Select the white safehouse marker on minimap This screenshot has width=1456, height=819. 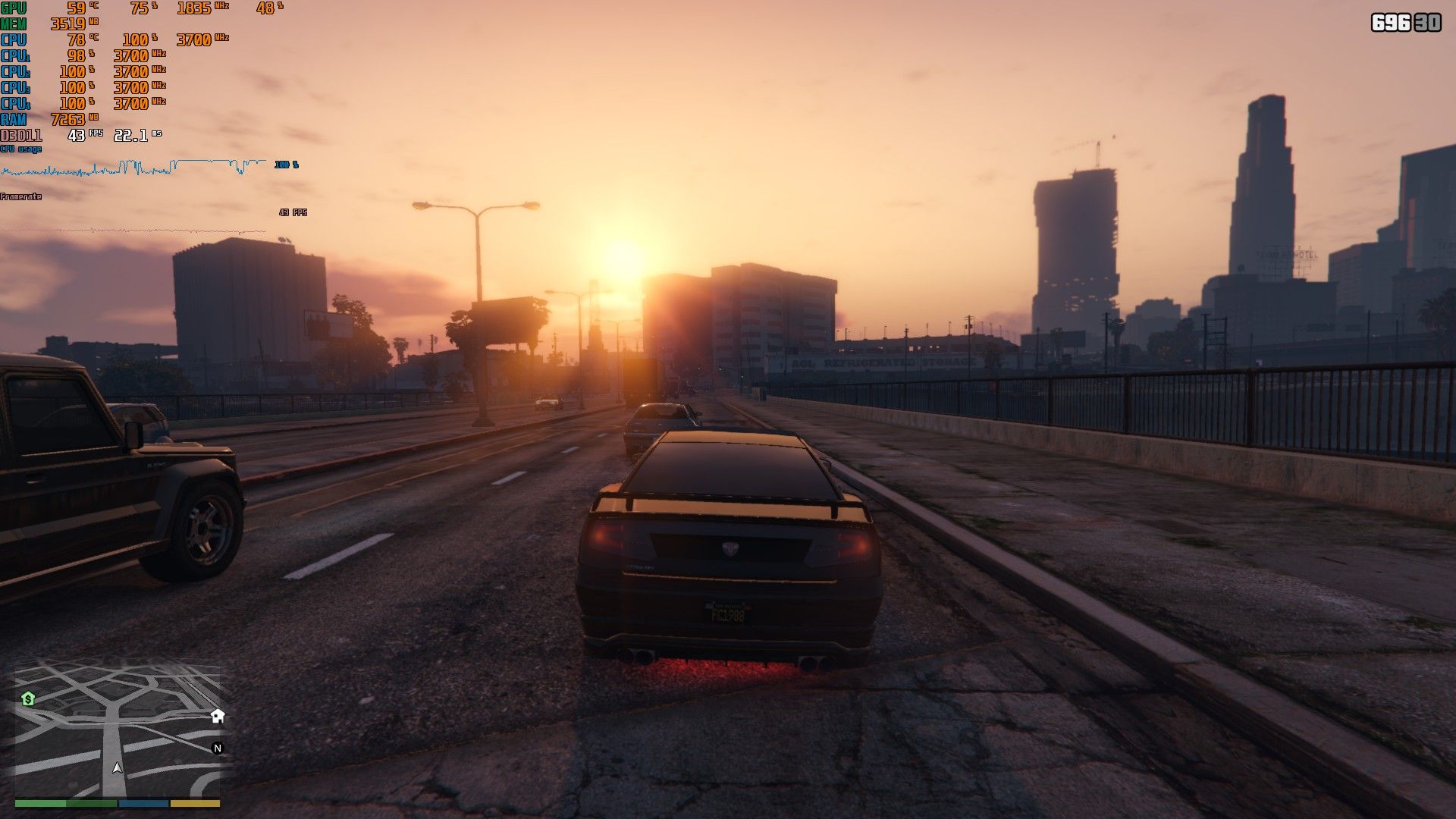pyautogui.click(x=218, y=716)
